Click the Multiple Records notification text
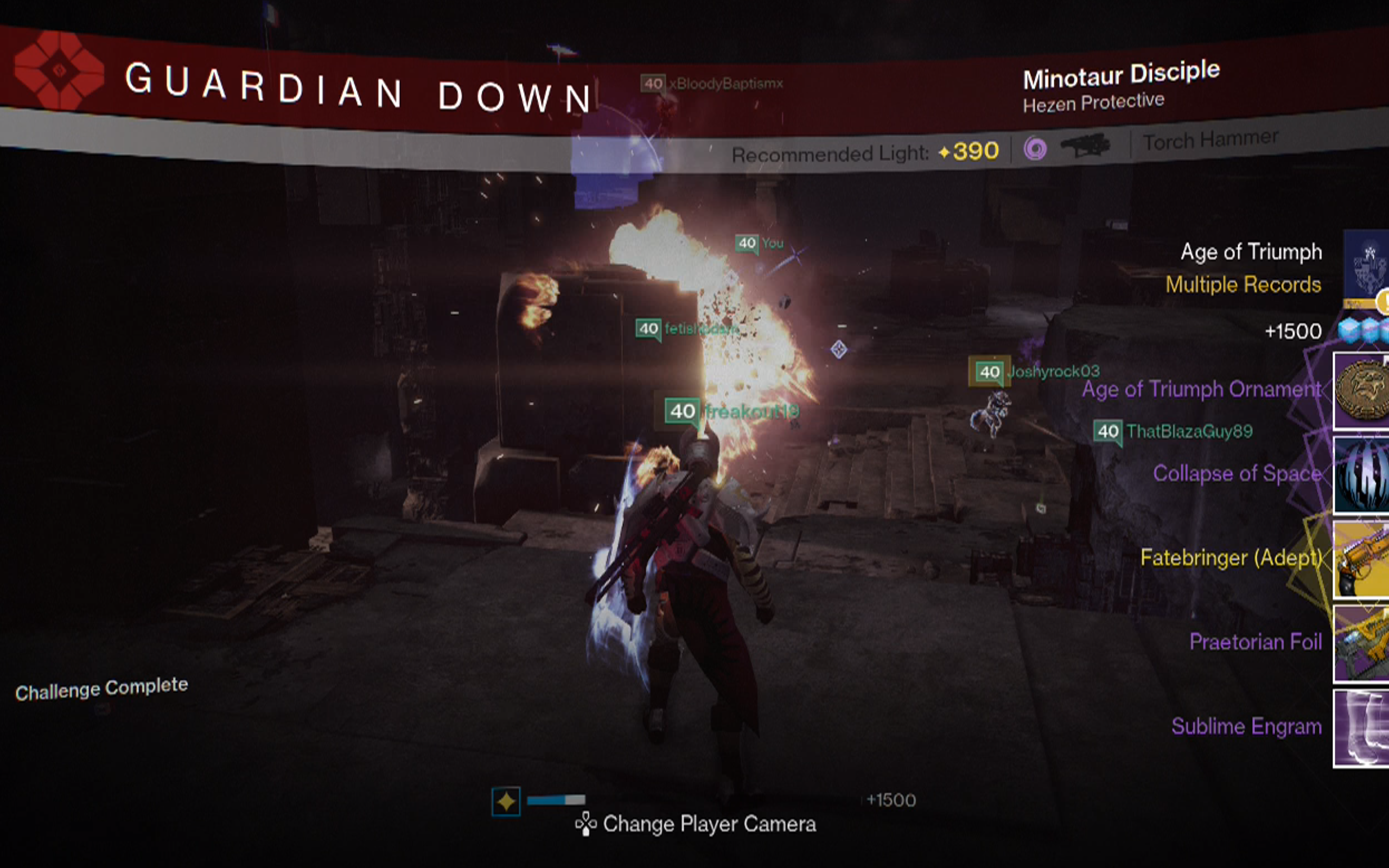The height and width of the screenshot is (868, 1389). (1243, 285)
